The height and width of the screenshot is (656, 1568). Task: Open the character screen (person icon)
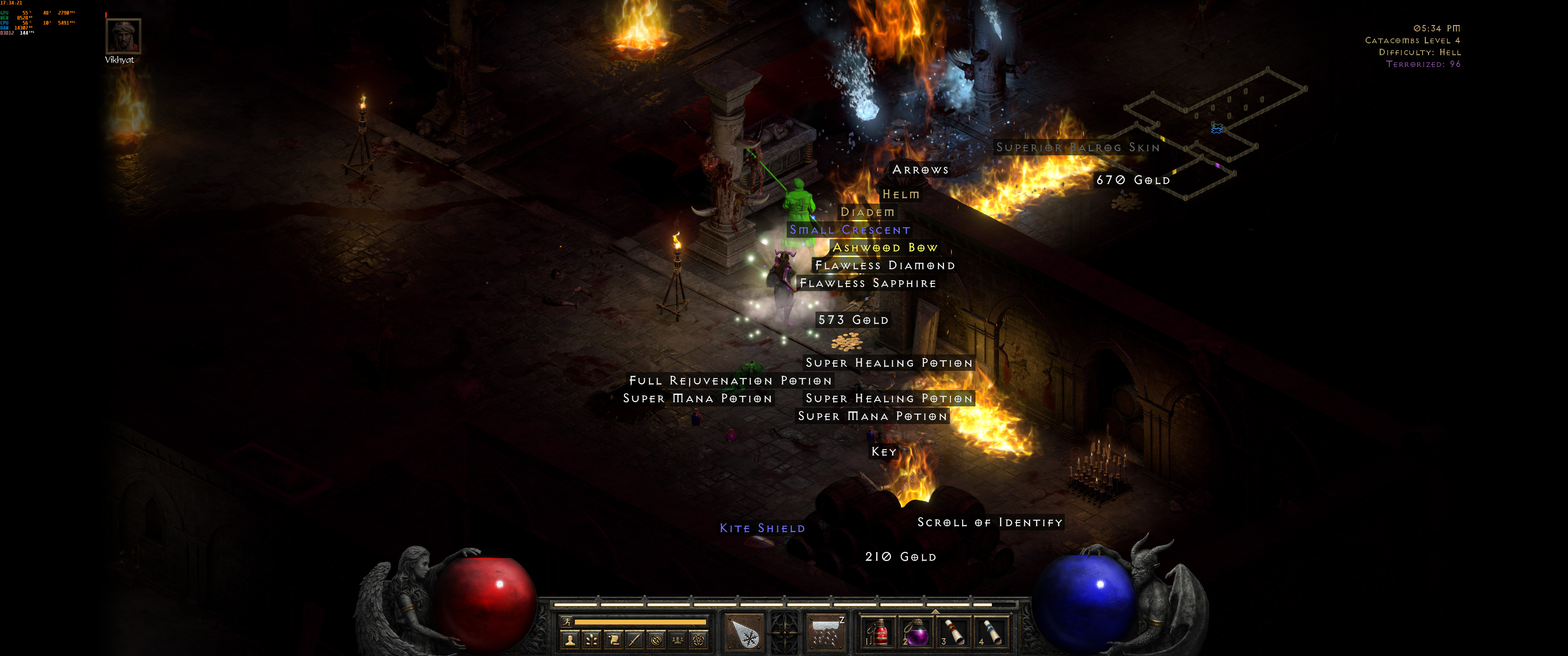570,640
